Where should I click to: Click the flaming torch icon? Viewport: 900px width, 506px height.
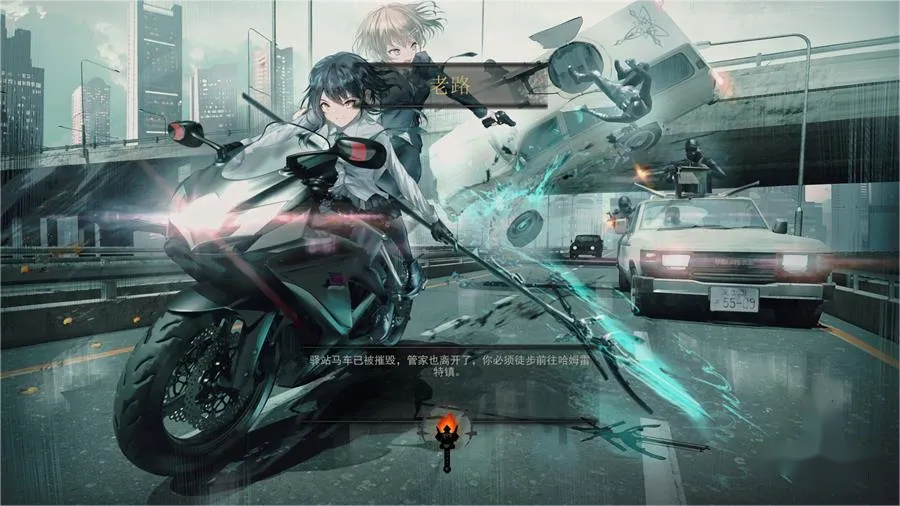pyautogui.click(x=446, y=435)
